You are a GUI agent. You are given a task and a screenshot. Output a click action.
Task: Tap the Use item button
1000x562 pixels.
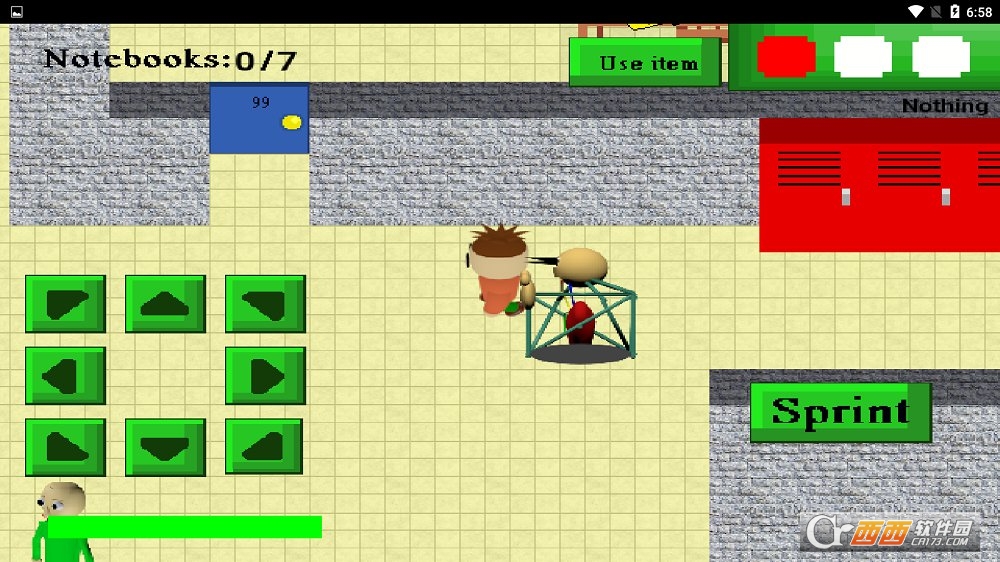(x=645, y=62)
